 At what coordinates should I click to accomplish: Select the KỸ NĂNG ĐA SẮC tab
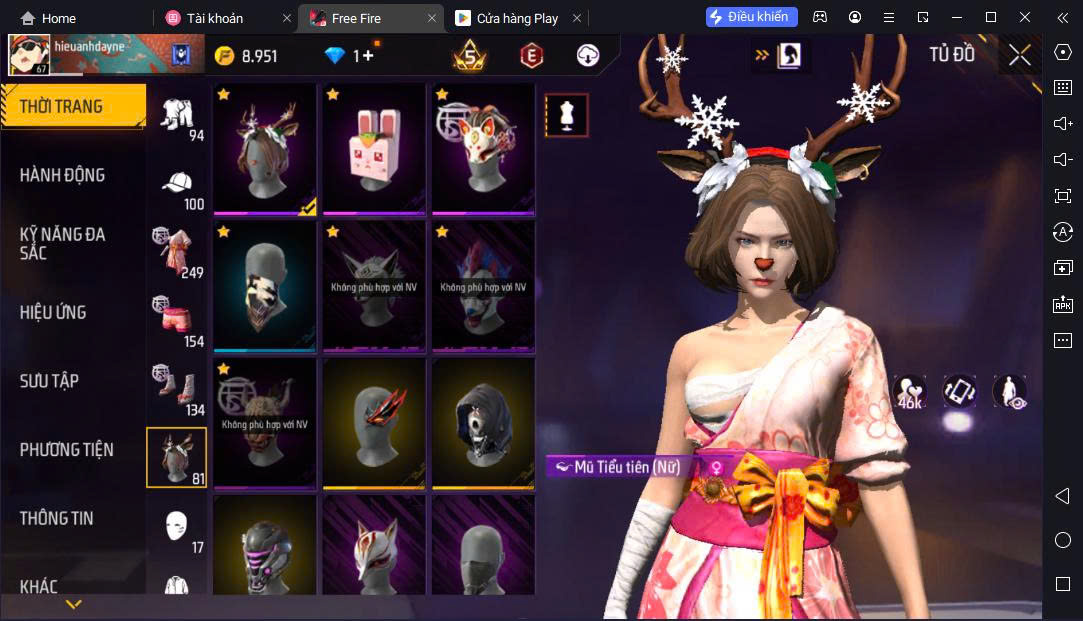pos(62,243)
